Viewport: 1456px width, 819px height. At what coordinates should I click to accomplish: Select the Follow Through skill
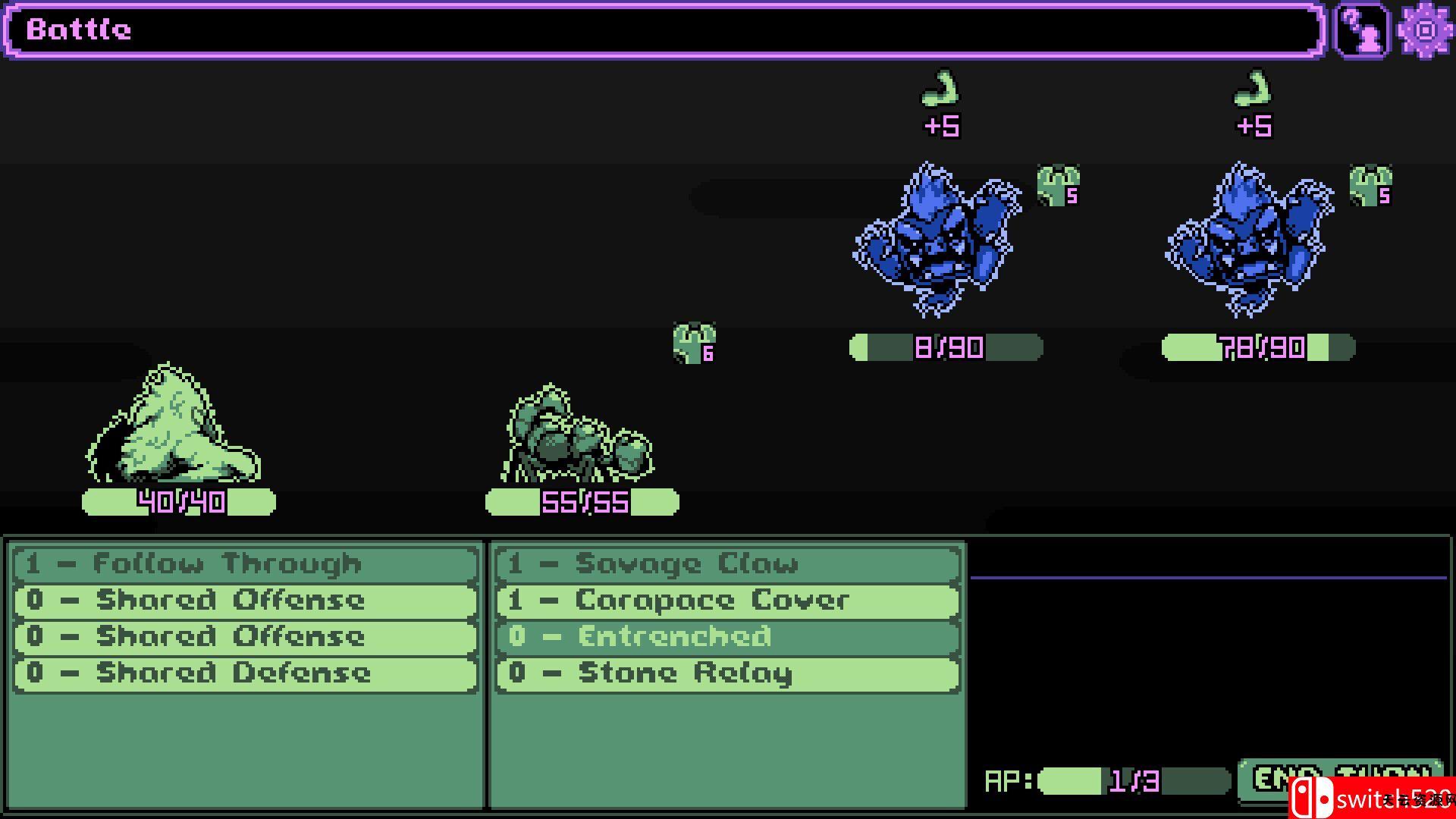click(x=246, y=564)
